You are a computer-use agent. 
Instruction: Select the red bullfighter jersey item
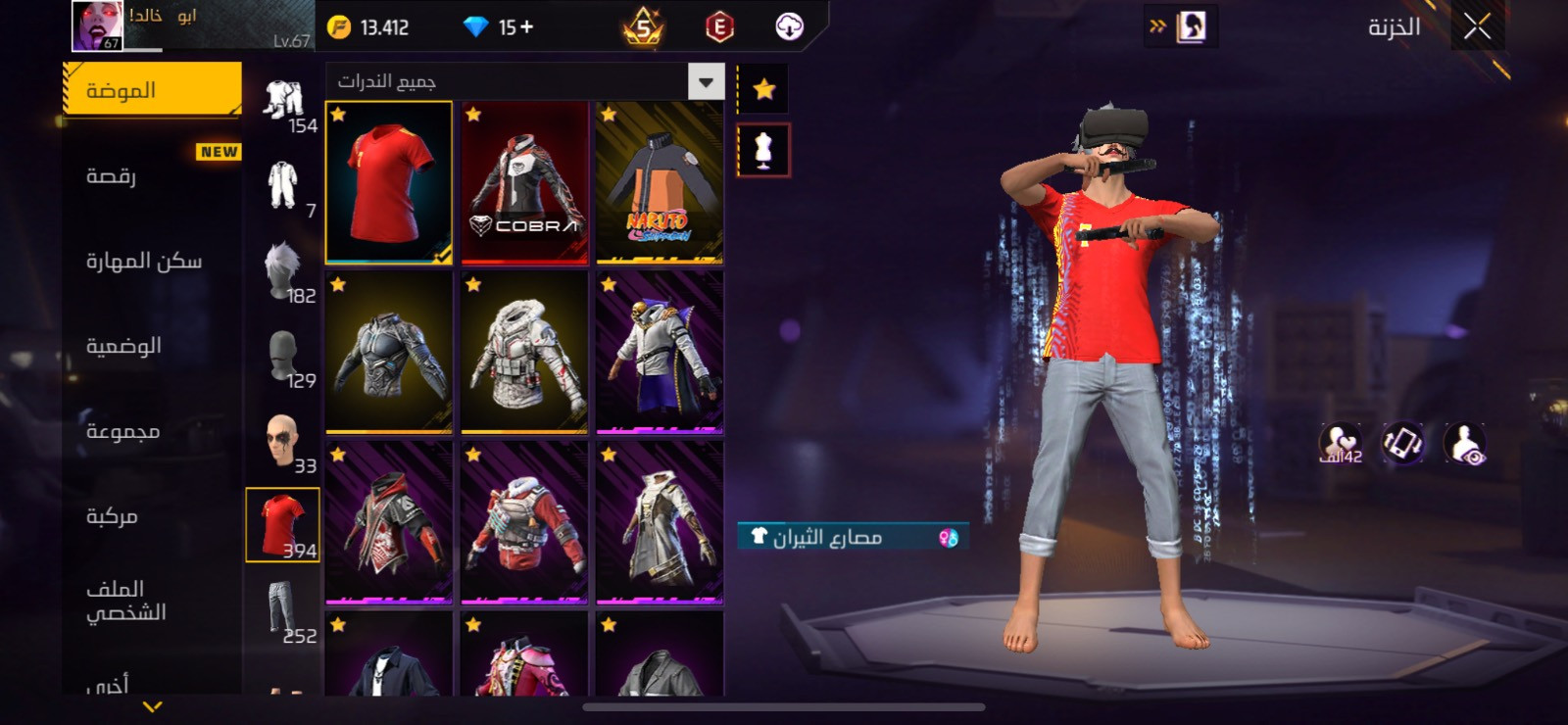(x=389, y=182)
